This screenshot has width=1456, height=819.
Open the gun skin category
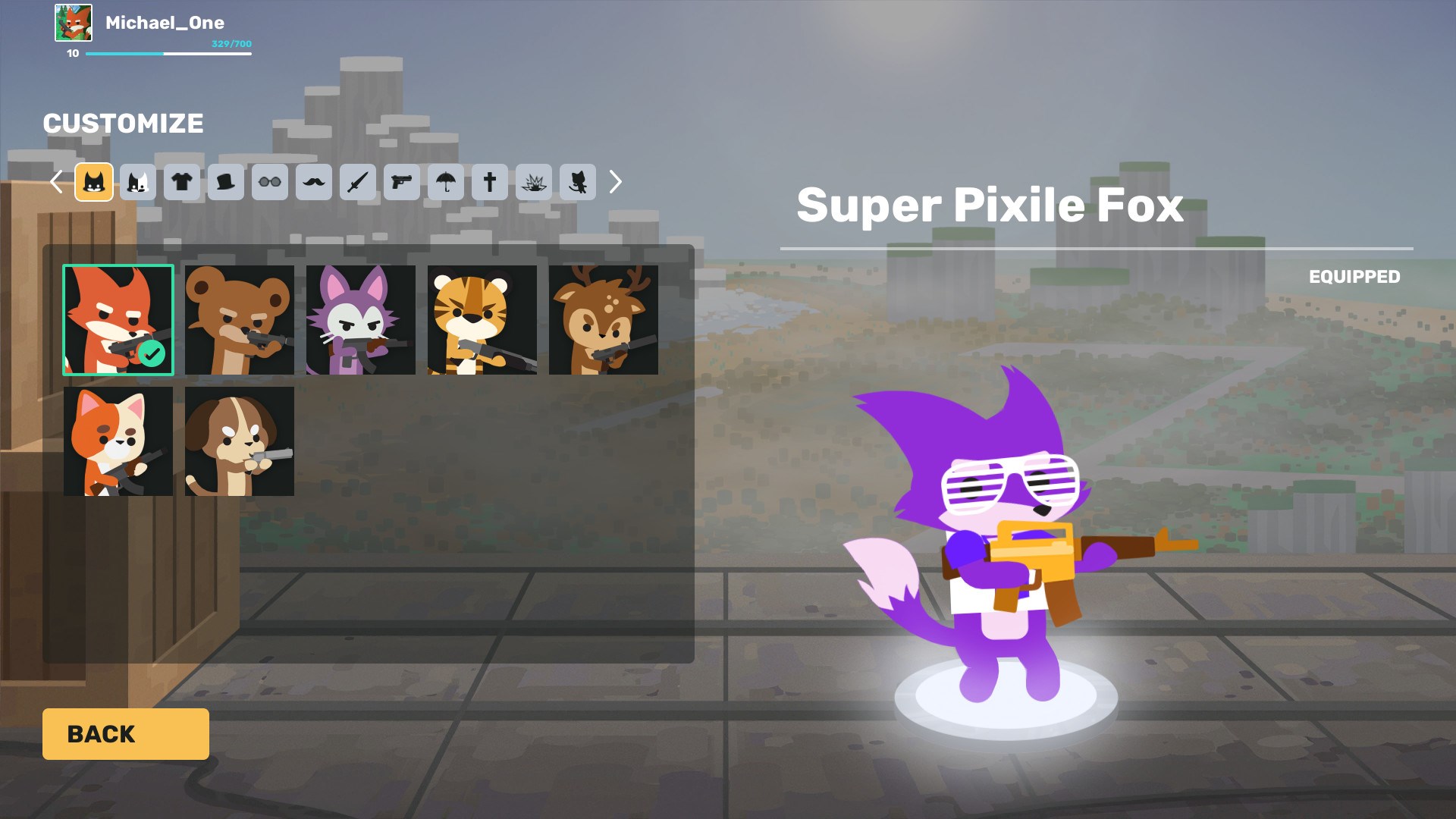pos(402,182)
